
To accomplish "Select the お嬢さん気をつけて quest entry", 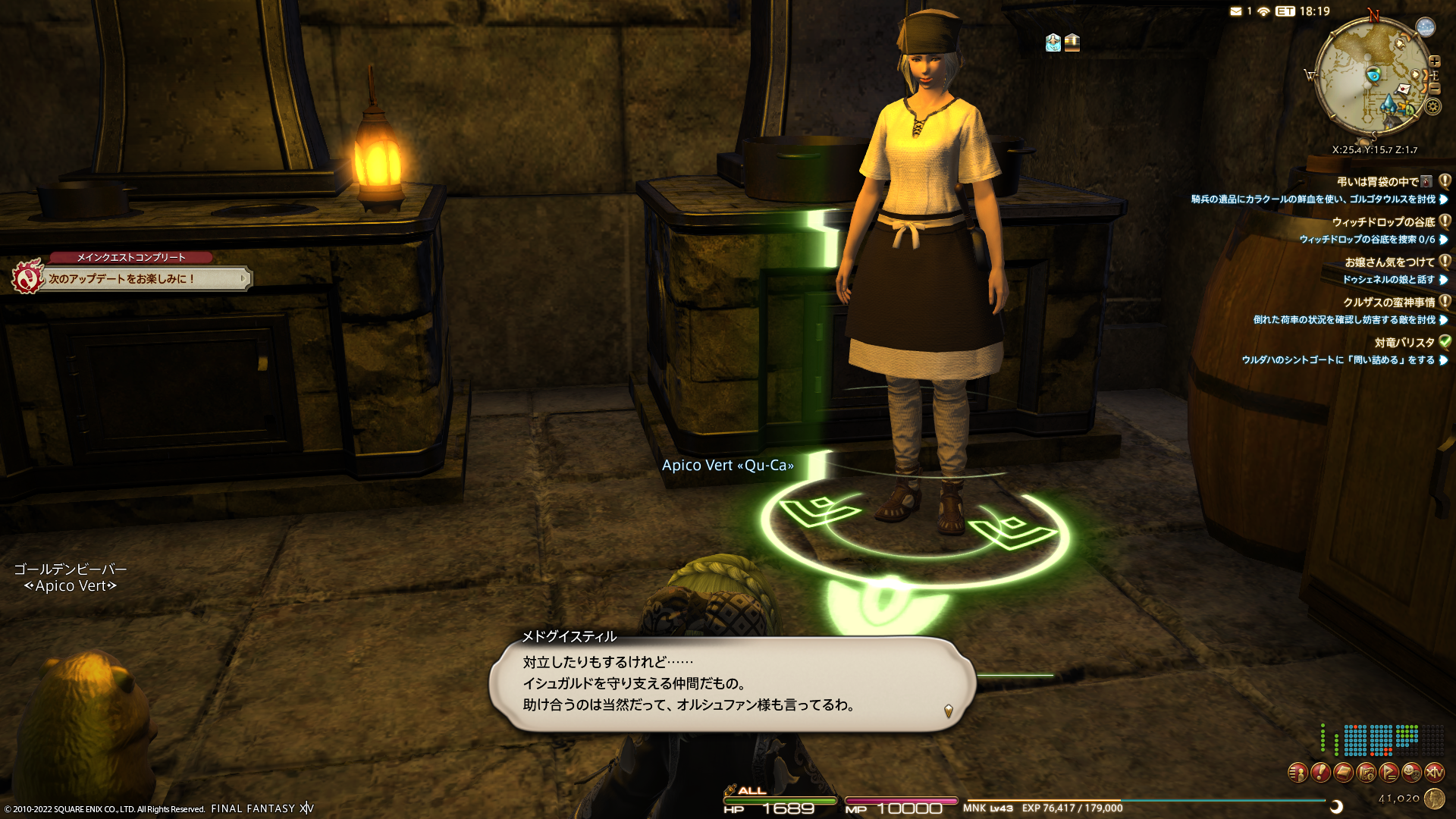I will (x=1389, y=262).
